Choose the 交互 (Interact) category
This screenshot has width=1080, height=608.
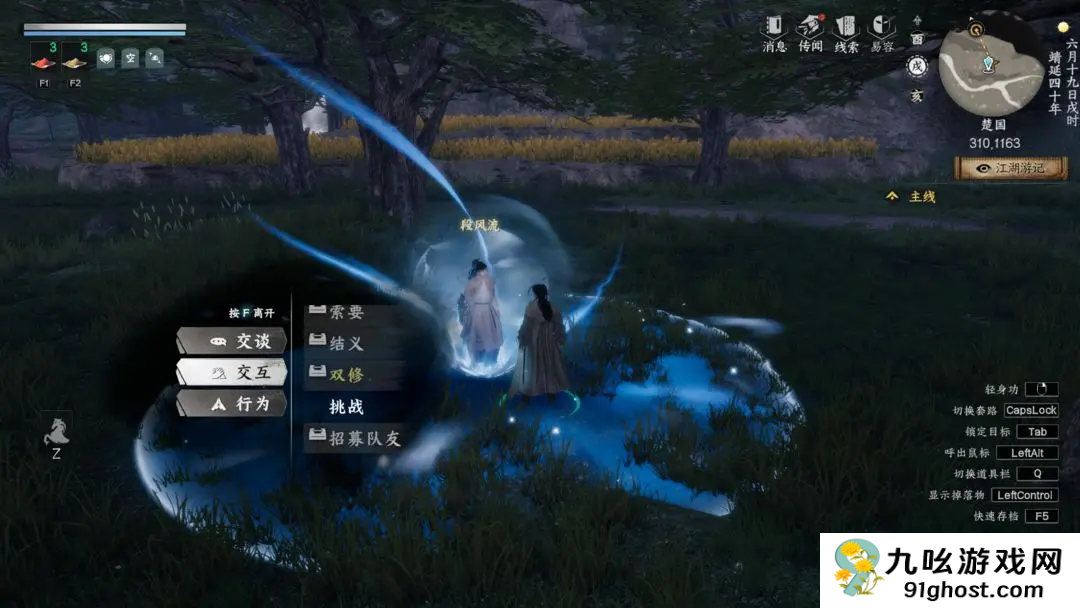[232, 372]
